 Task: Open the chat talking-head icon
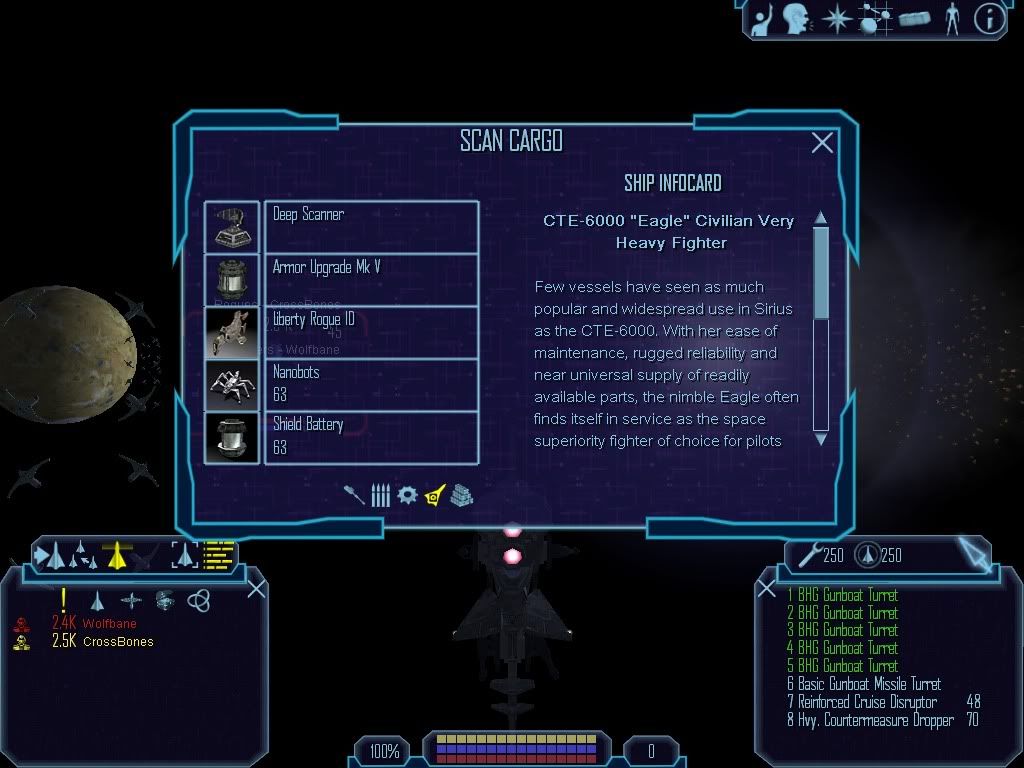click(796, 19)
